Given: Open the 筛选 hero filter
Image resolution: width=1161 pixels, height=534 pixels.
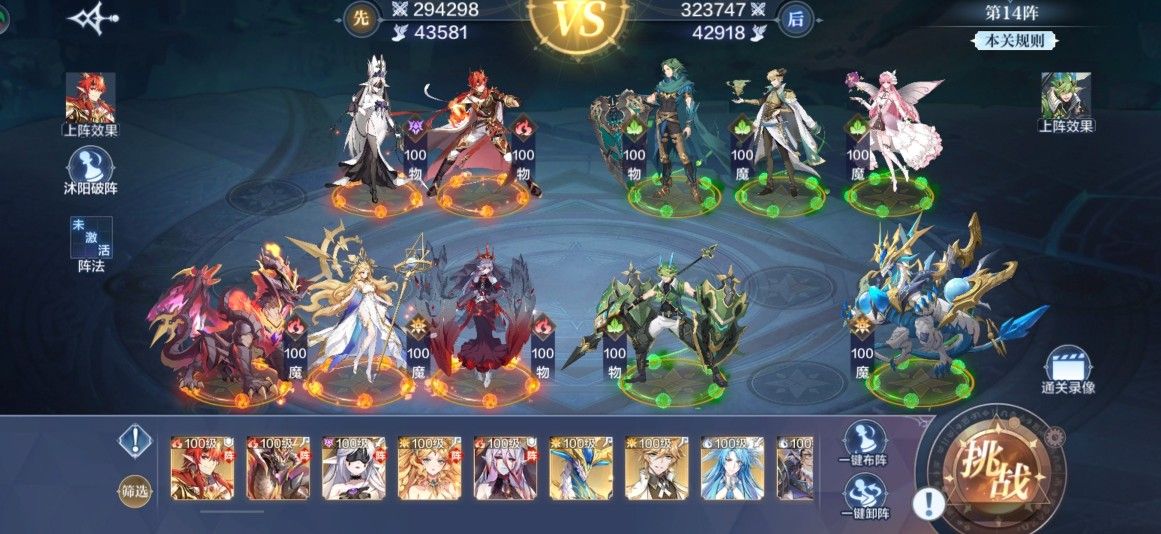Looking at the screenshot, I should coord(135,490).
